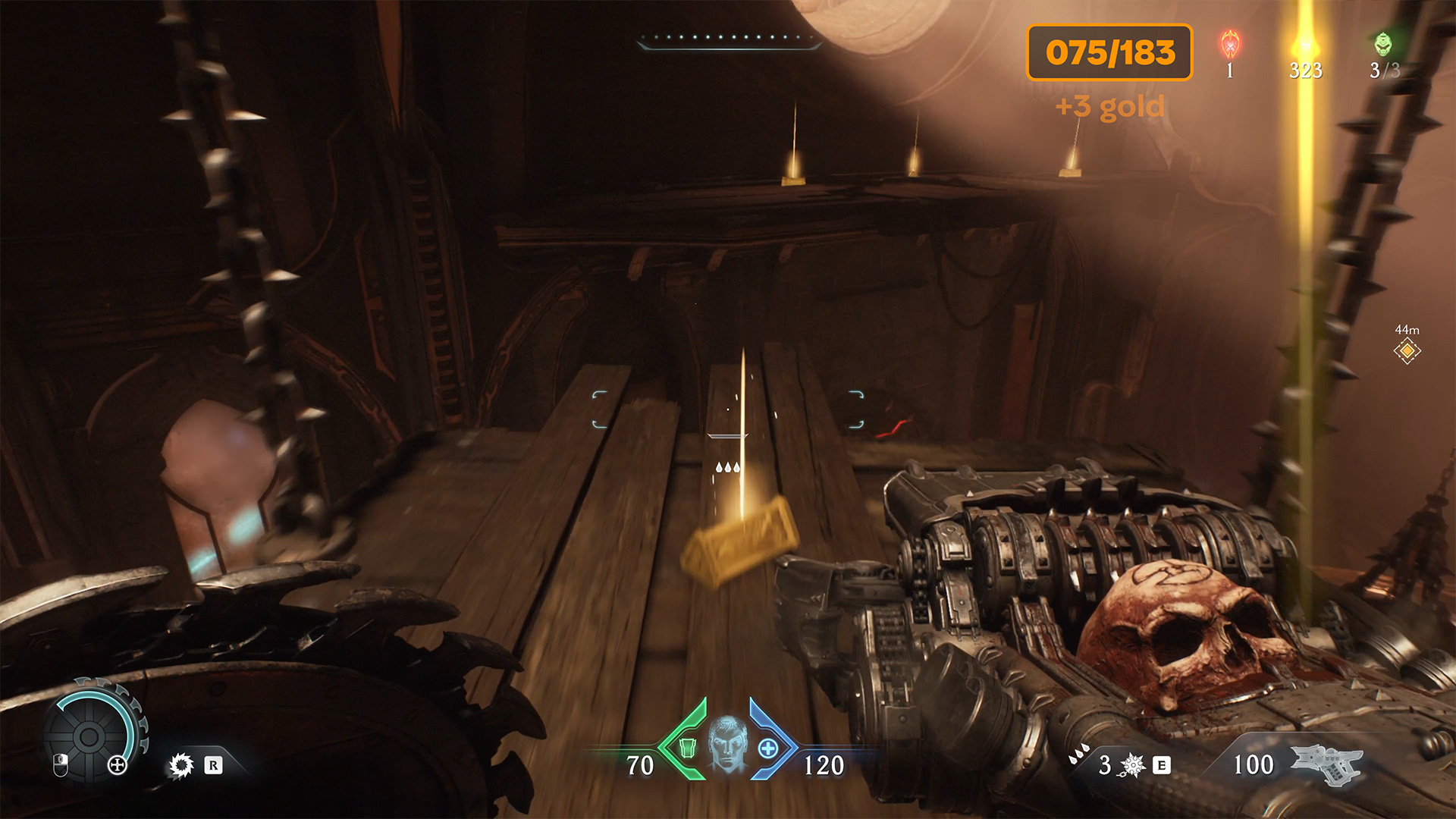
Task: Select the spiked shield rune icon
Action: click(181, 765)
